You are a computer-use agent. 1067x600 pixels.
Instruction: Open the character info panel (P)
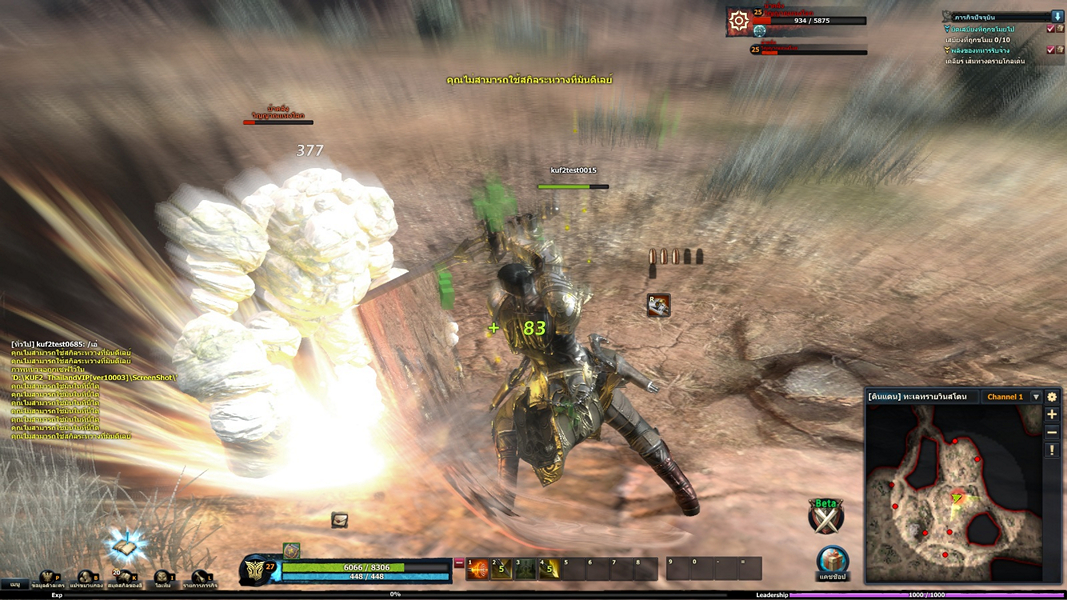pyautogui.click(x=48, y=579)
